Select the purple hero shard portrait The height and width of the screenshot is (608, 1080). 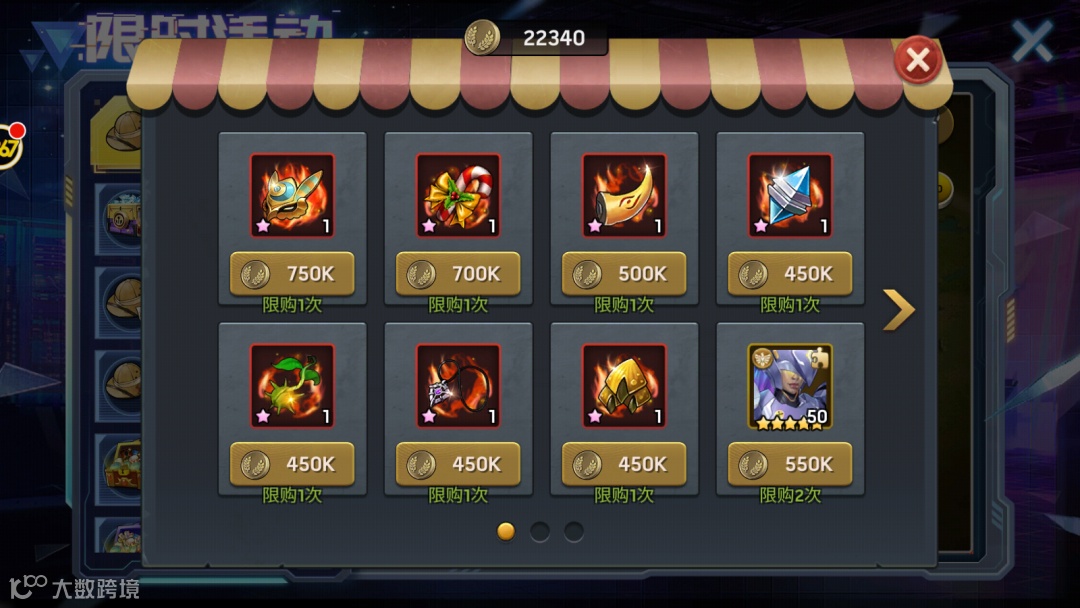(x=790, y=386)
